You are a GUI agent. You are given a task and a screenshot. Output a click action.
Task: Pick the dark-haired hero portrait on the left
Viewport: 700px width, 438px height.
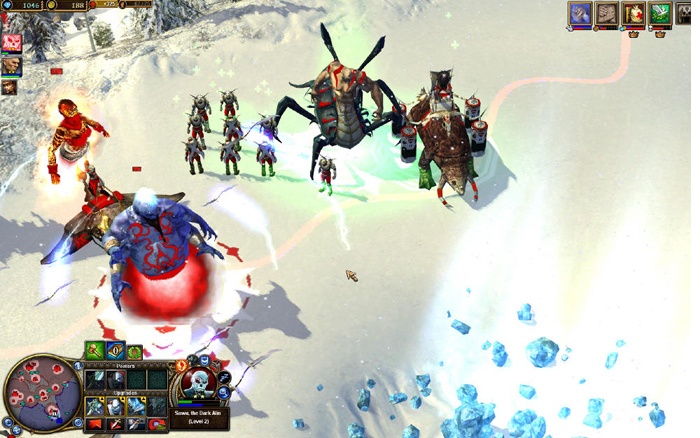pos(10,87)
